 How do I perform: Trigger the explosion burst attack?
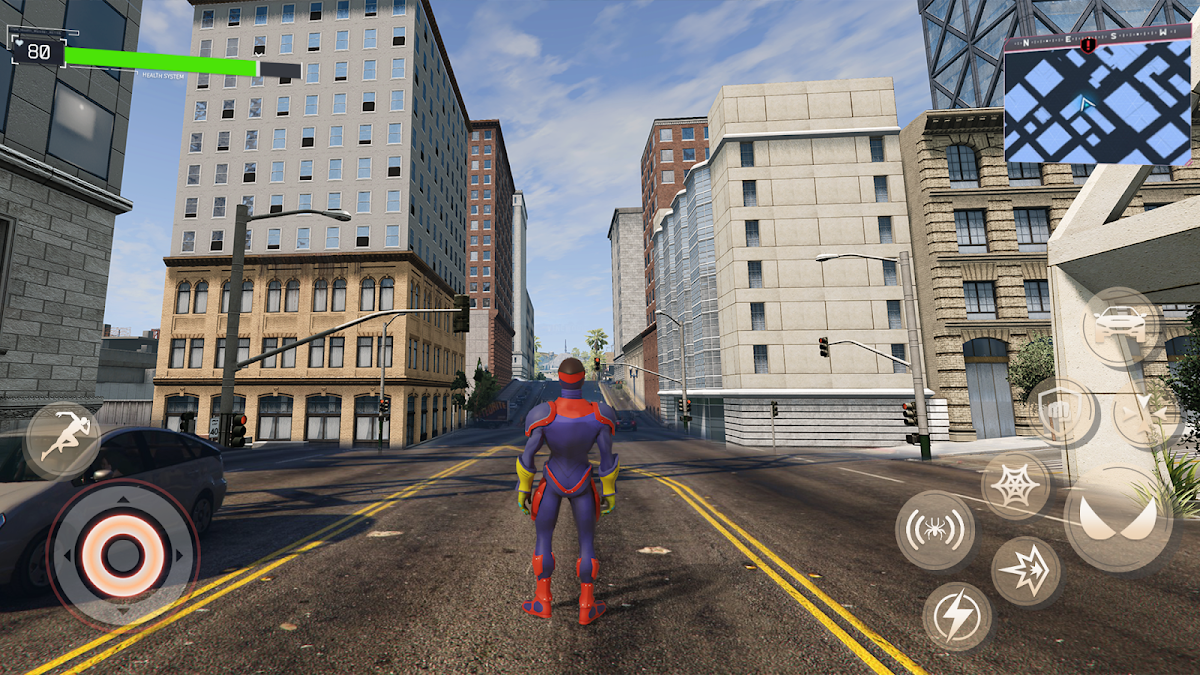(1026, 572)
